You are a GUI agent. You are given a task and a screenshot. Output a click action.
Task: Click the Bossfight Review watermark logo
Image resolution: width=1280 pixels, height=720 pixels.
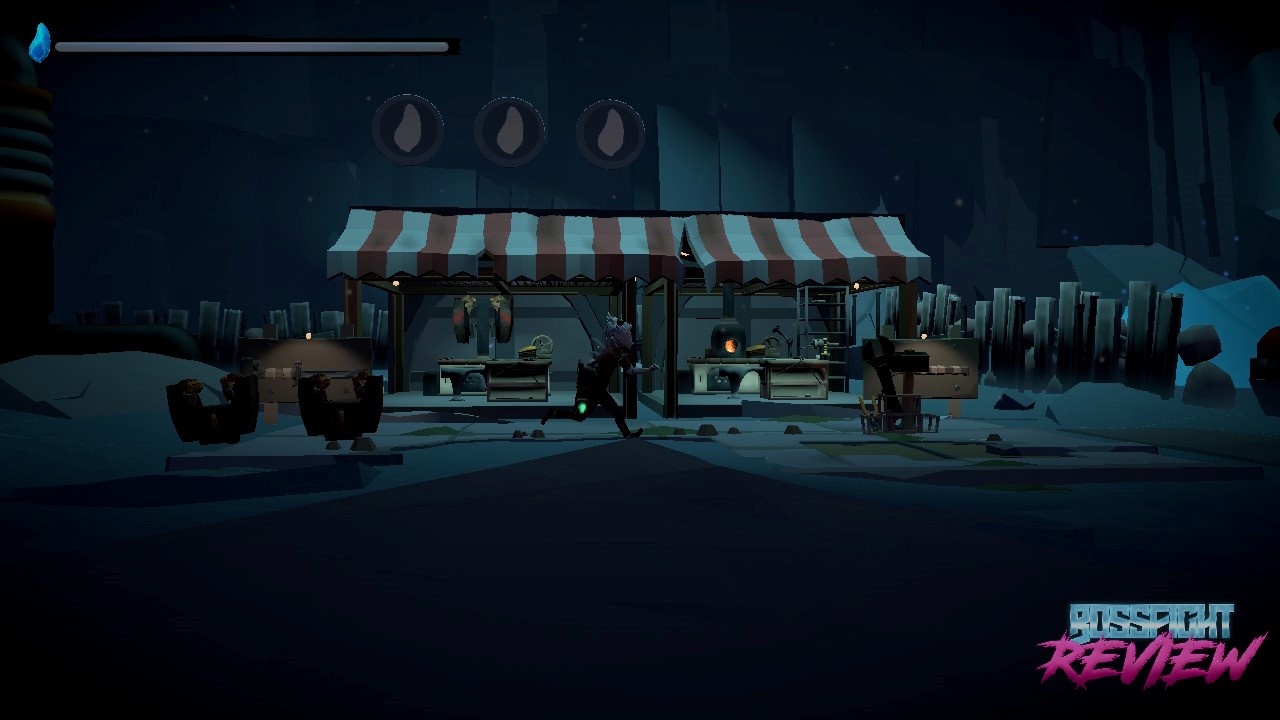point(1150,643)
